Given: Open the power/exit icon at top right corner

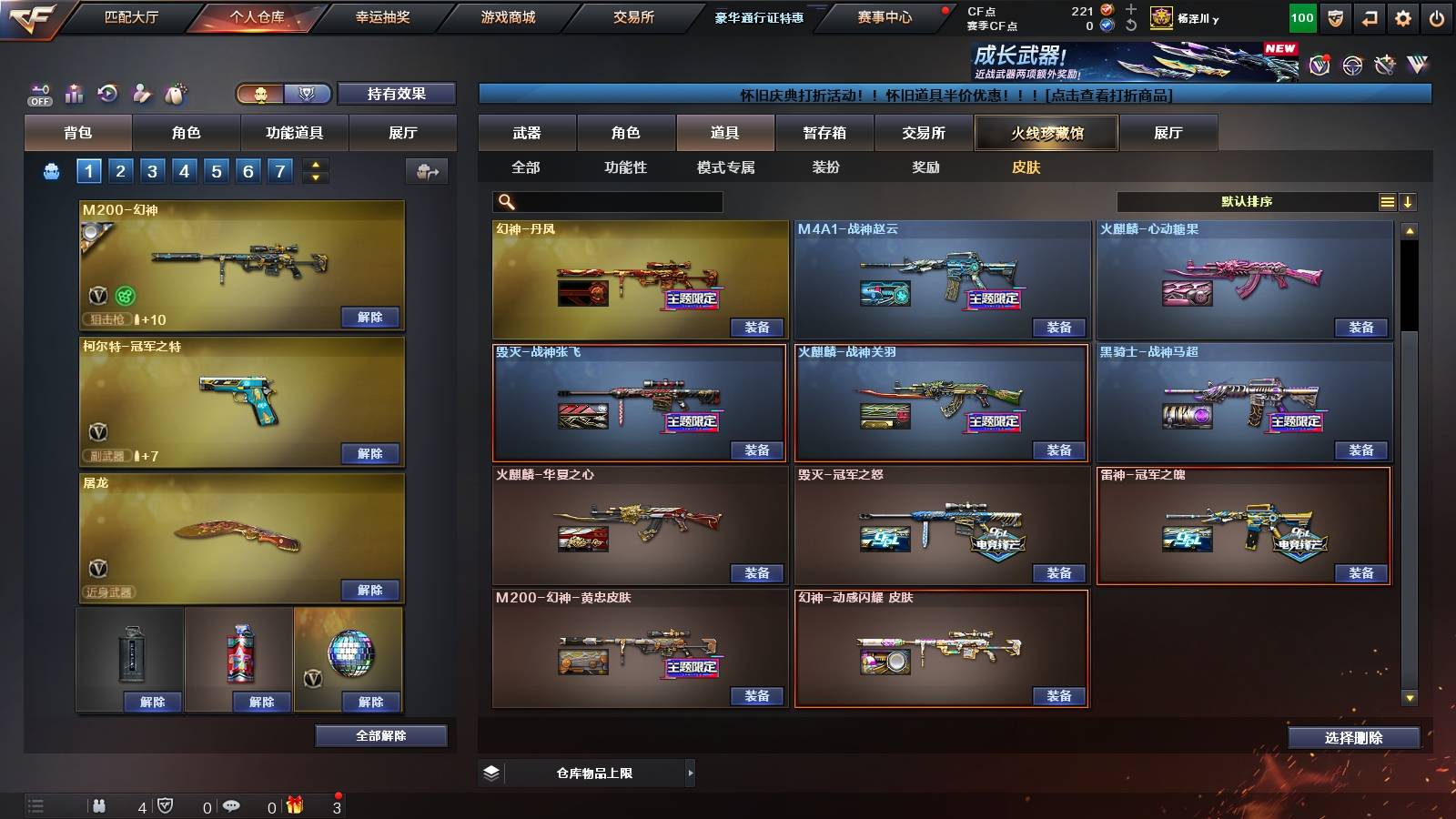Looking at the screenshot, I should [1436, 18].
